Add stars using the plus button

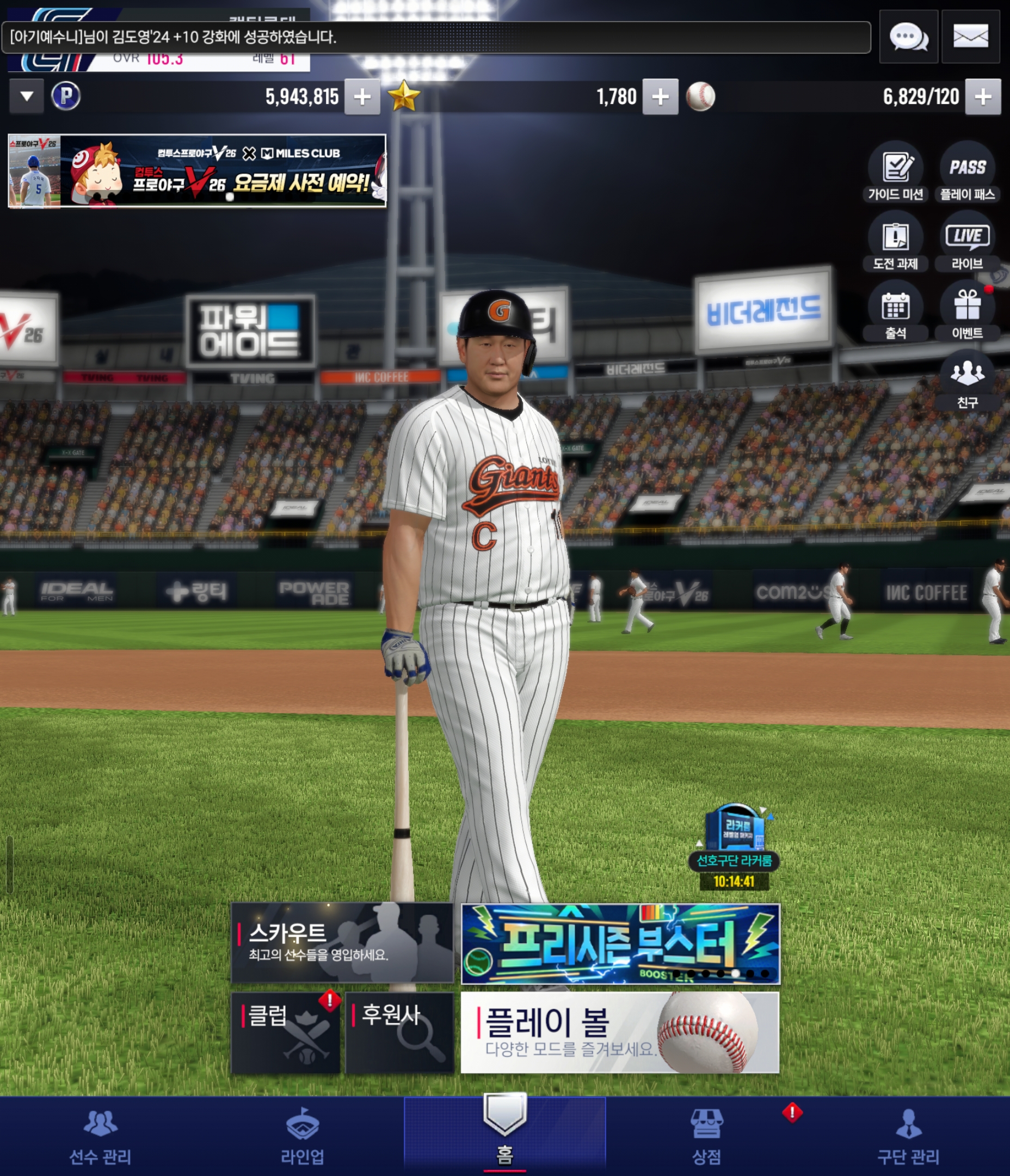tap(660, 97)
